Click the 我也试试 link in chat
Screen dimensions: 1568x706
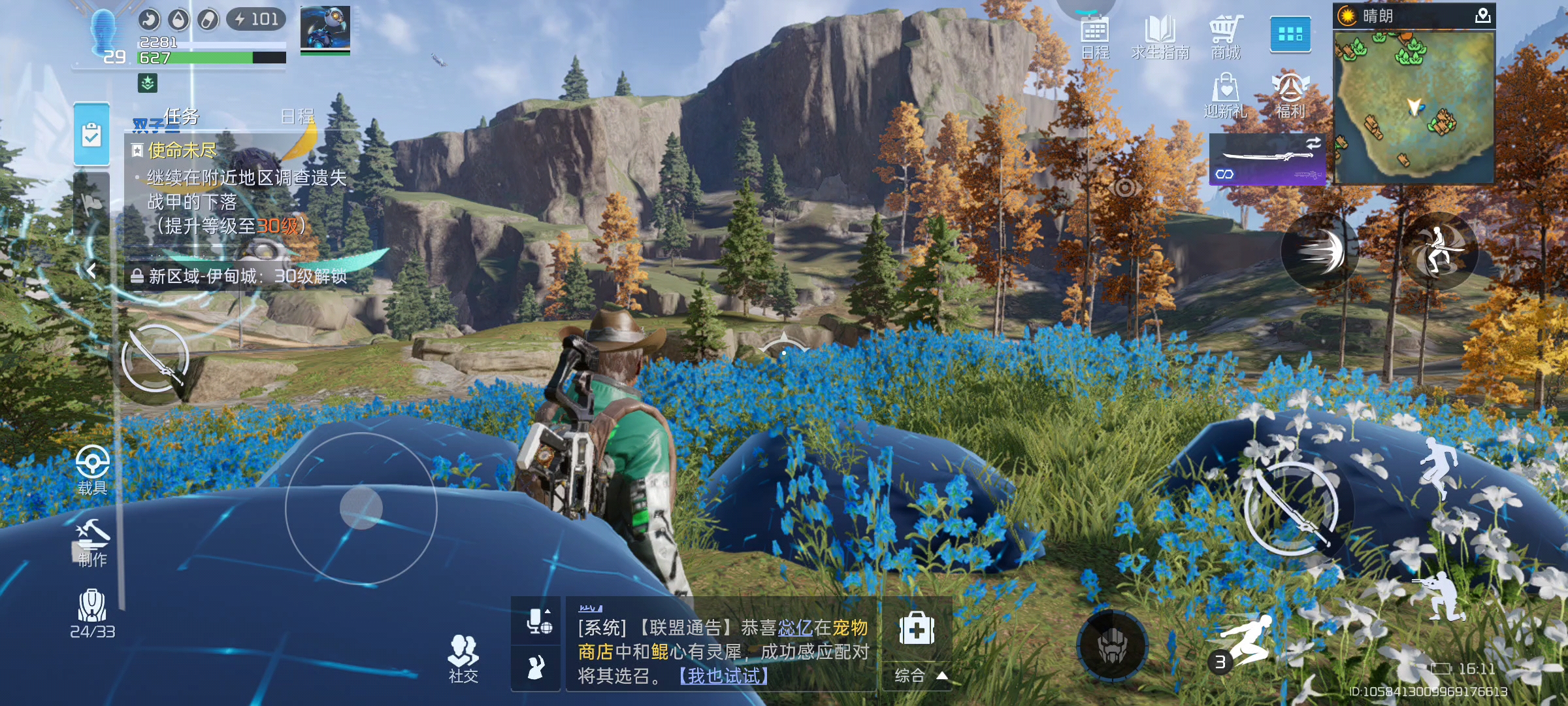coord(724,676)
